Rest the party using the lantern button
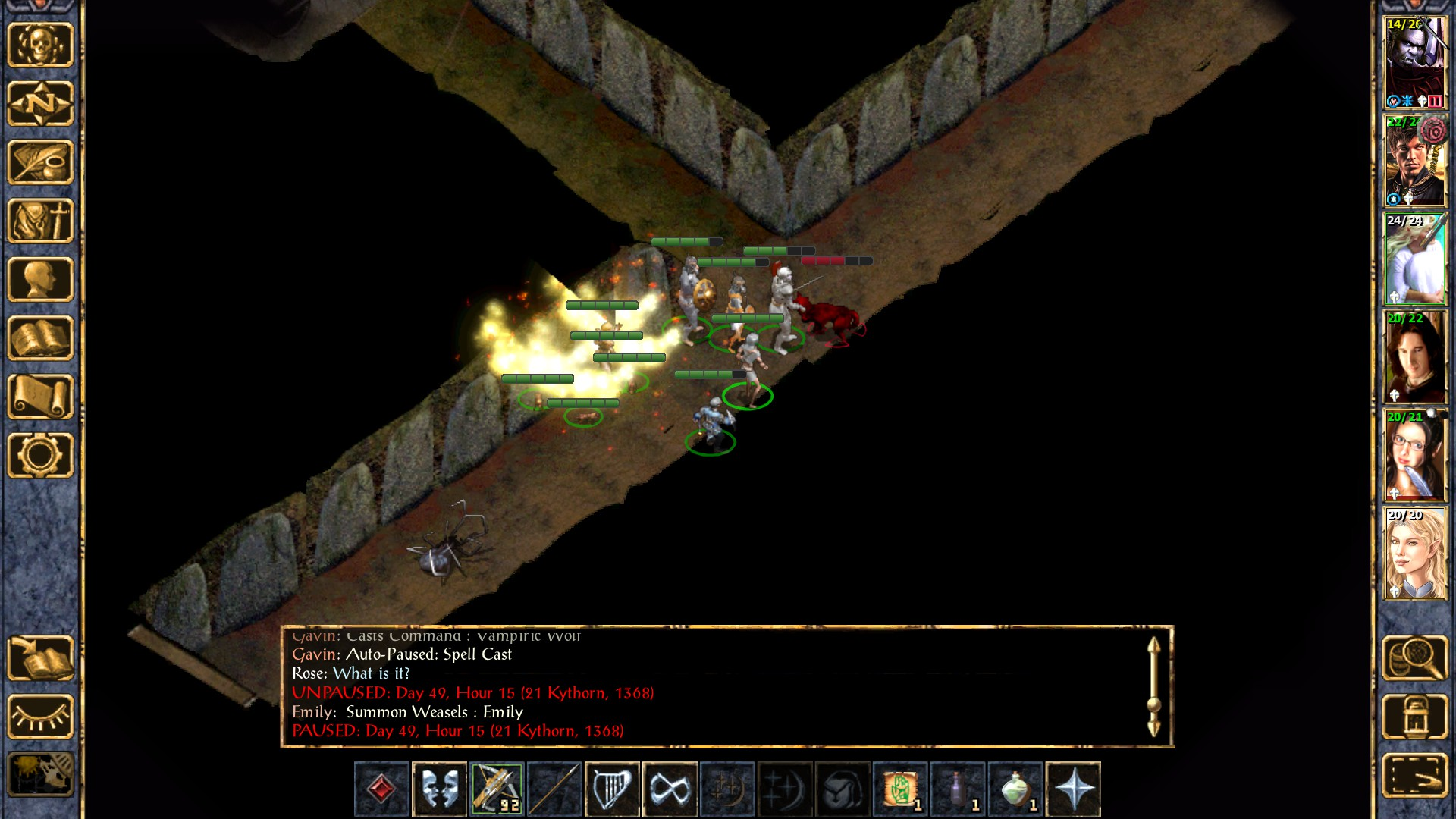Image resolution: width=1456 pixels, height=819 pixels. (x=1415, y=717)
